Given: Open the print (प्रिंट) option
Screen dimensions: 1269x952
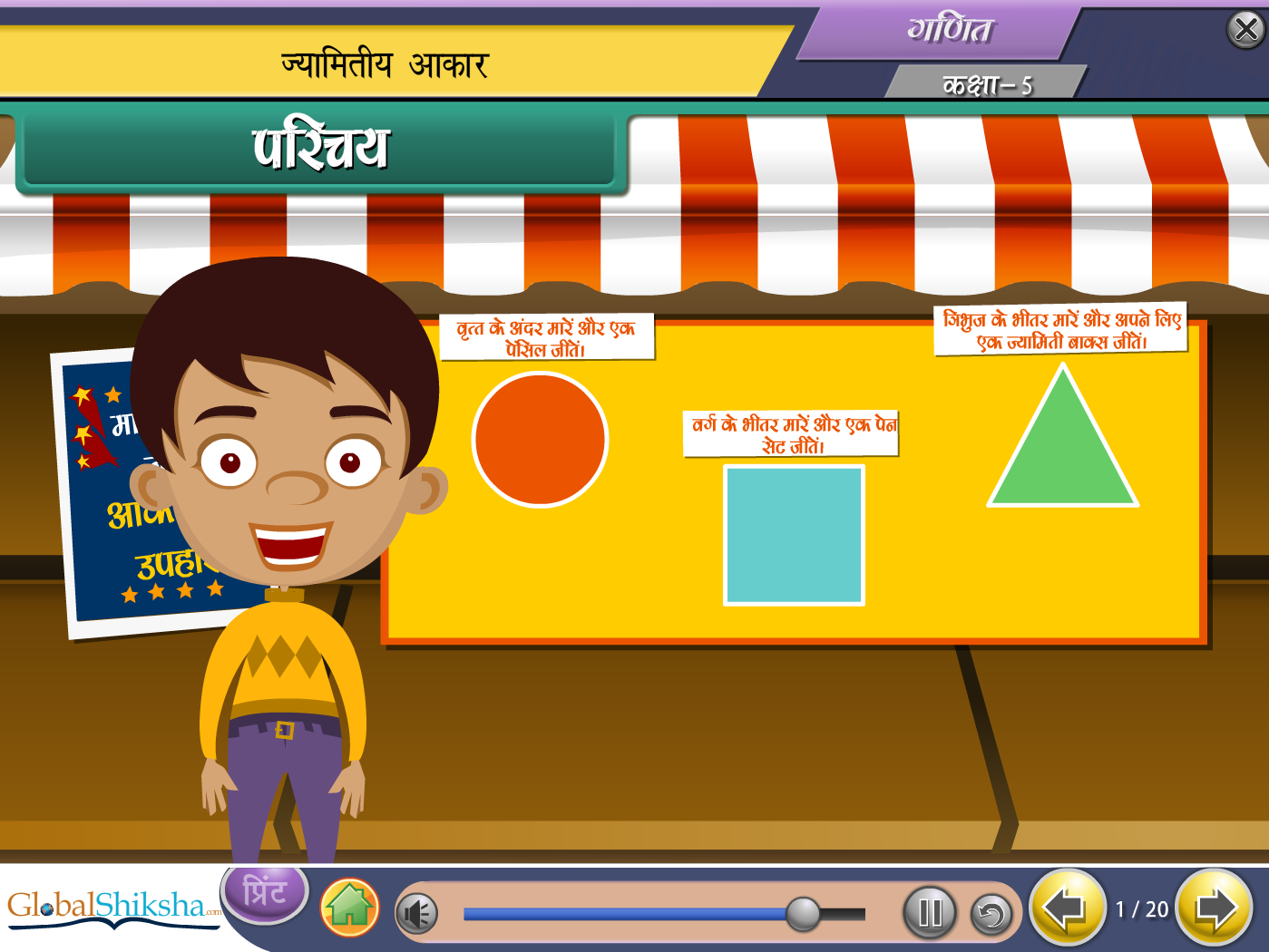Looking at the screenshot, I should (x=265, y=894).
